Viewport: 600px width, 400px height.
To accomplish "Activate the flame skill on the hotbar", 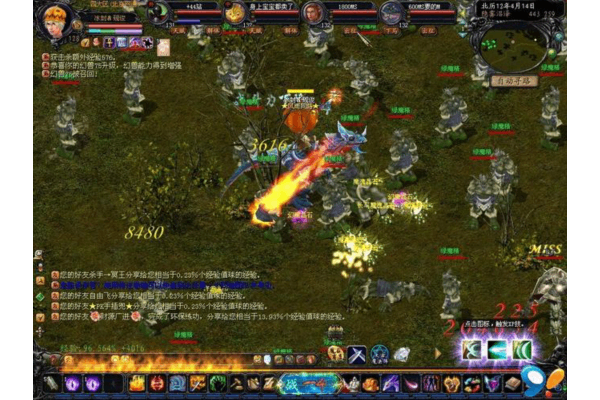I will 137,383.
